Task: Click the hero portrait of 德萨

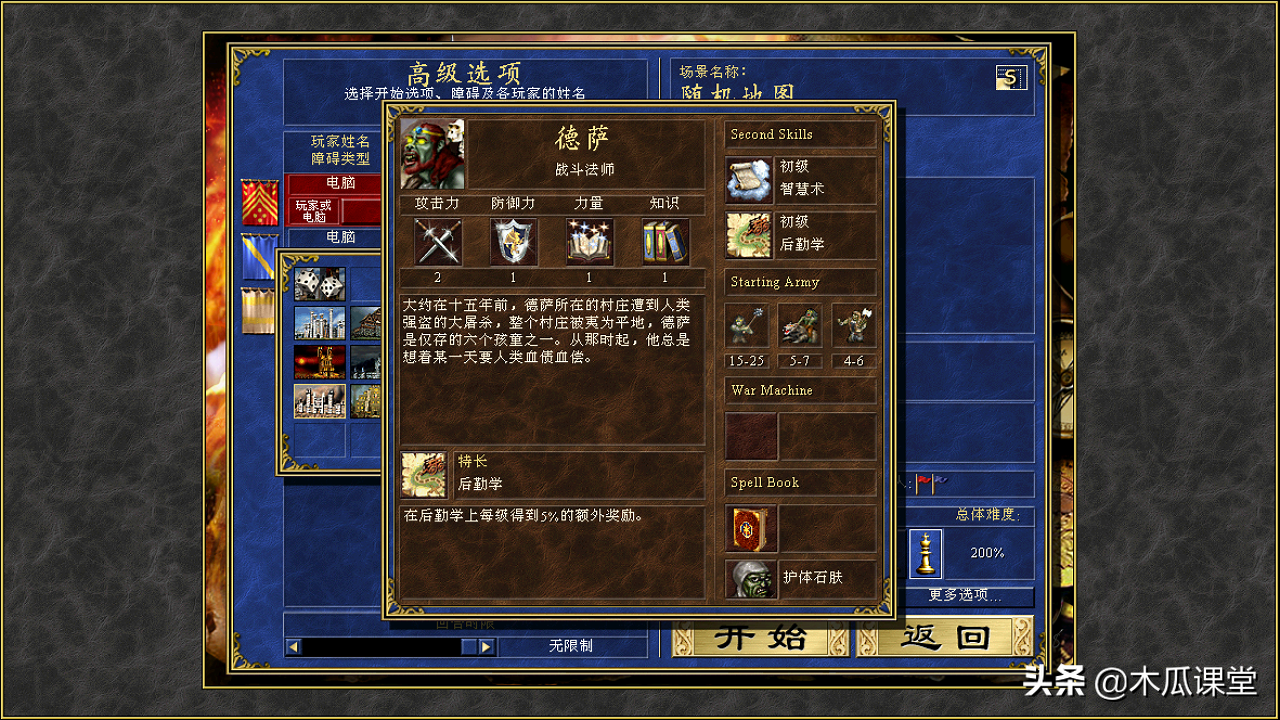Action: coord(432,152)
